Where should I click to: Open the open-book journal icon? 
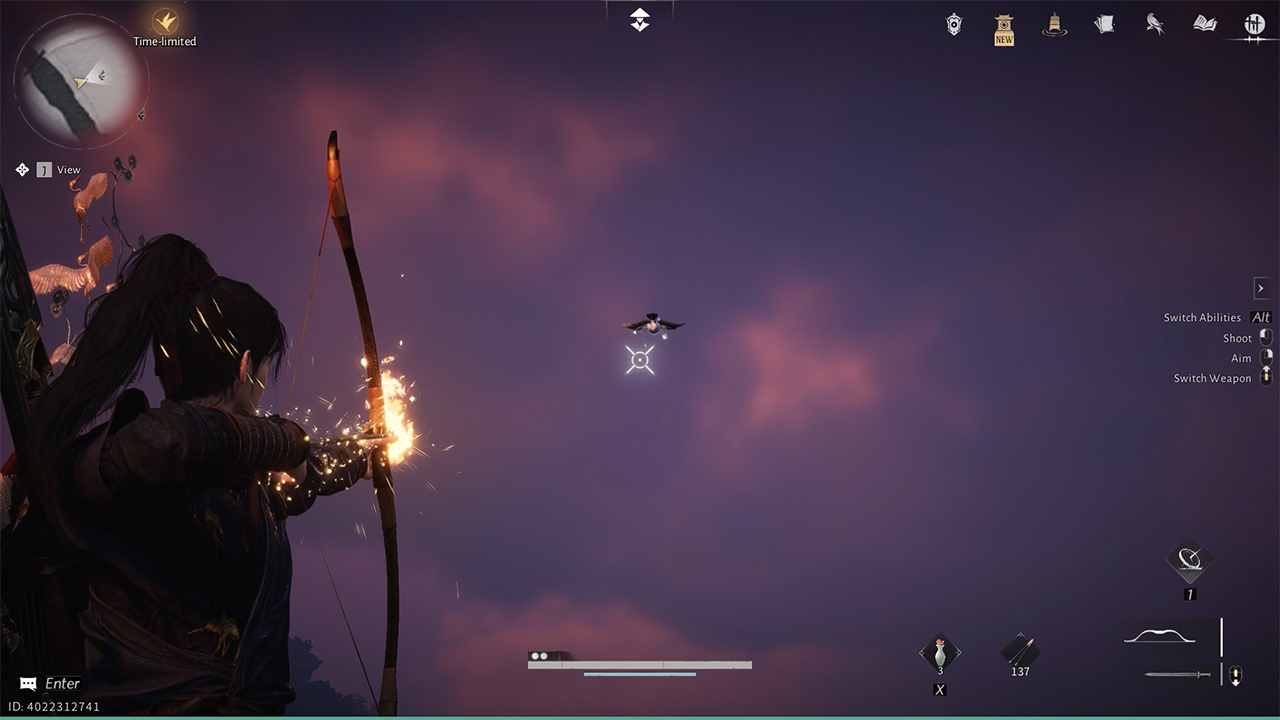[1205, 24]
